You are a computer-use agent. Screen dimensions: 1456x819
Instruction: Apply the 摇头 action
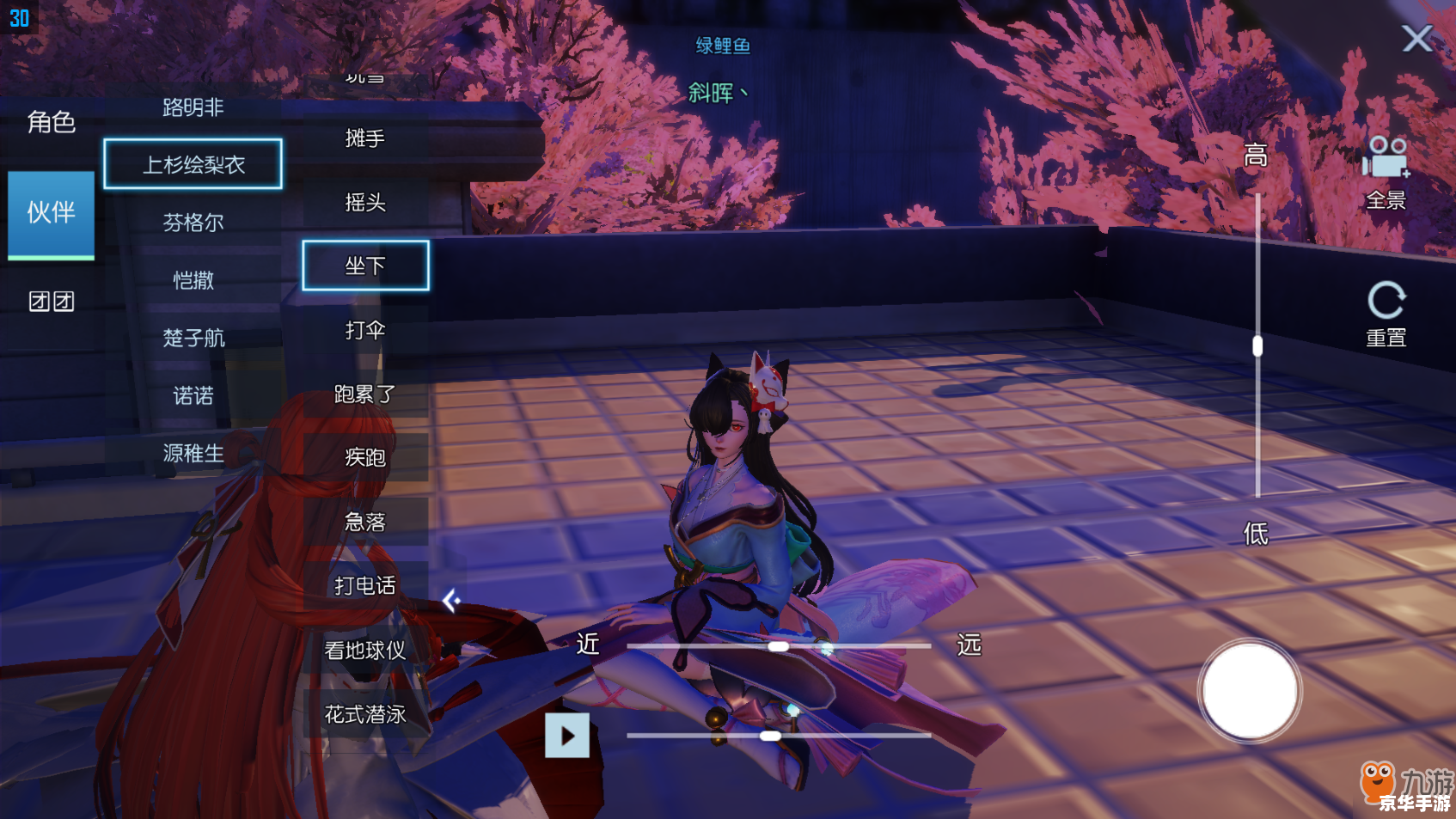tap(365, 202)
